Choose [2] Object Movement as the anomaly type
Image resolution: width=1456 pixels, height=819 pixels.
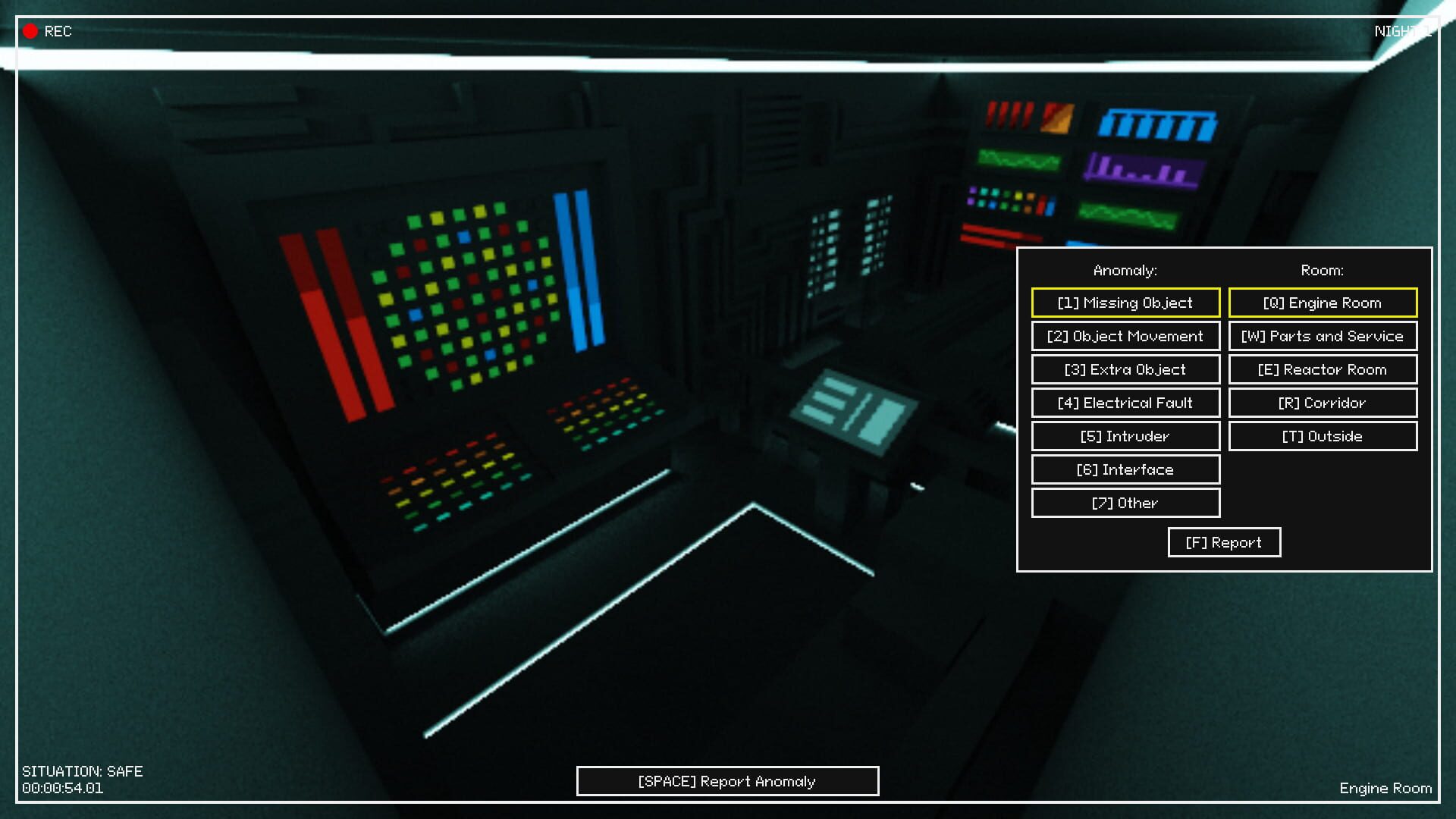[x=1125, y=336]
